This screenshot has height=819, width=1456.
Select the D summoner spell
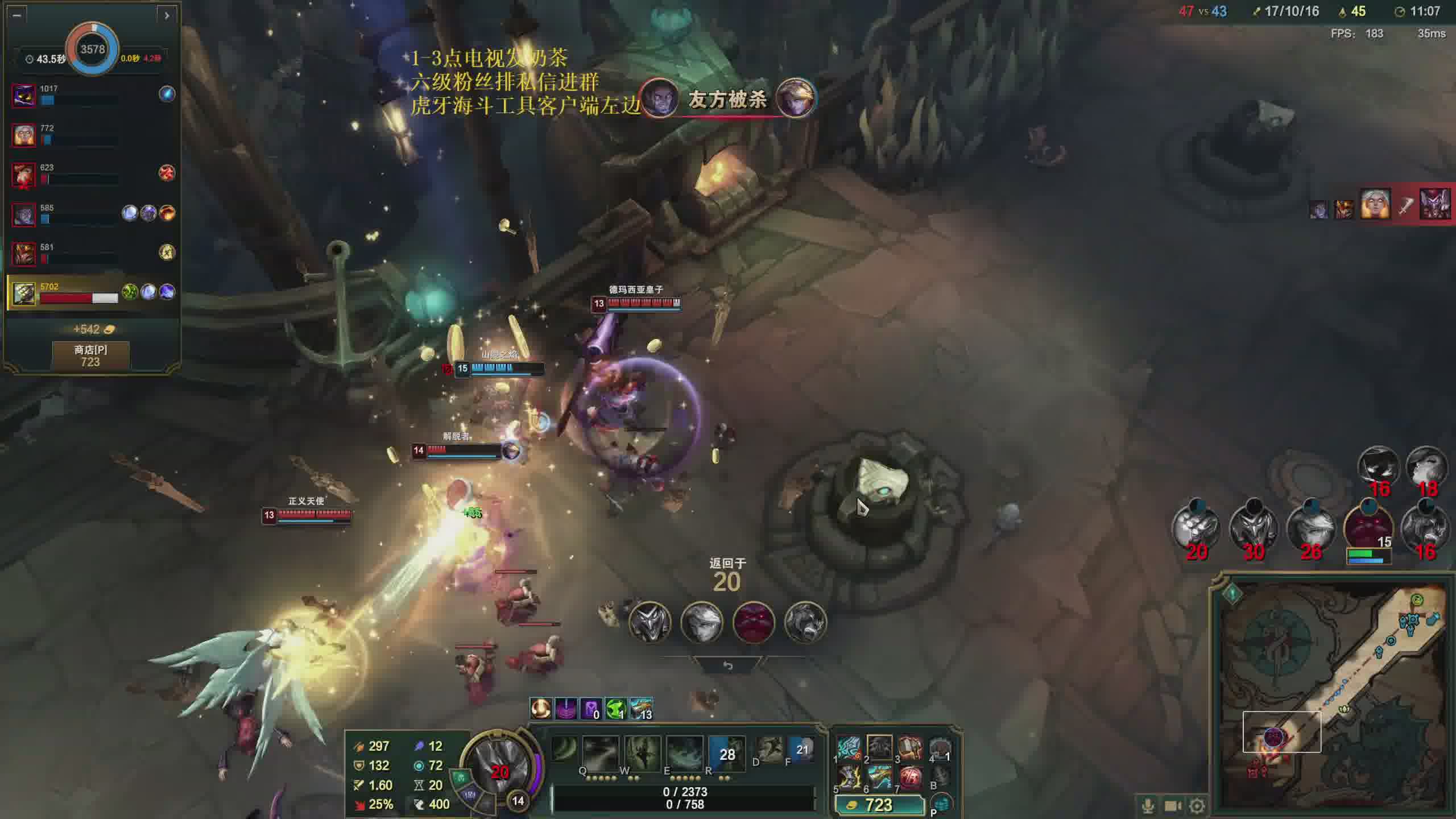click(769, 749)
